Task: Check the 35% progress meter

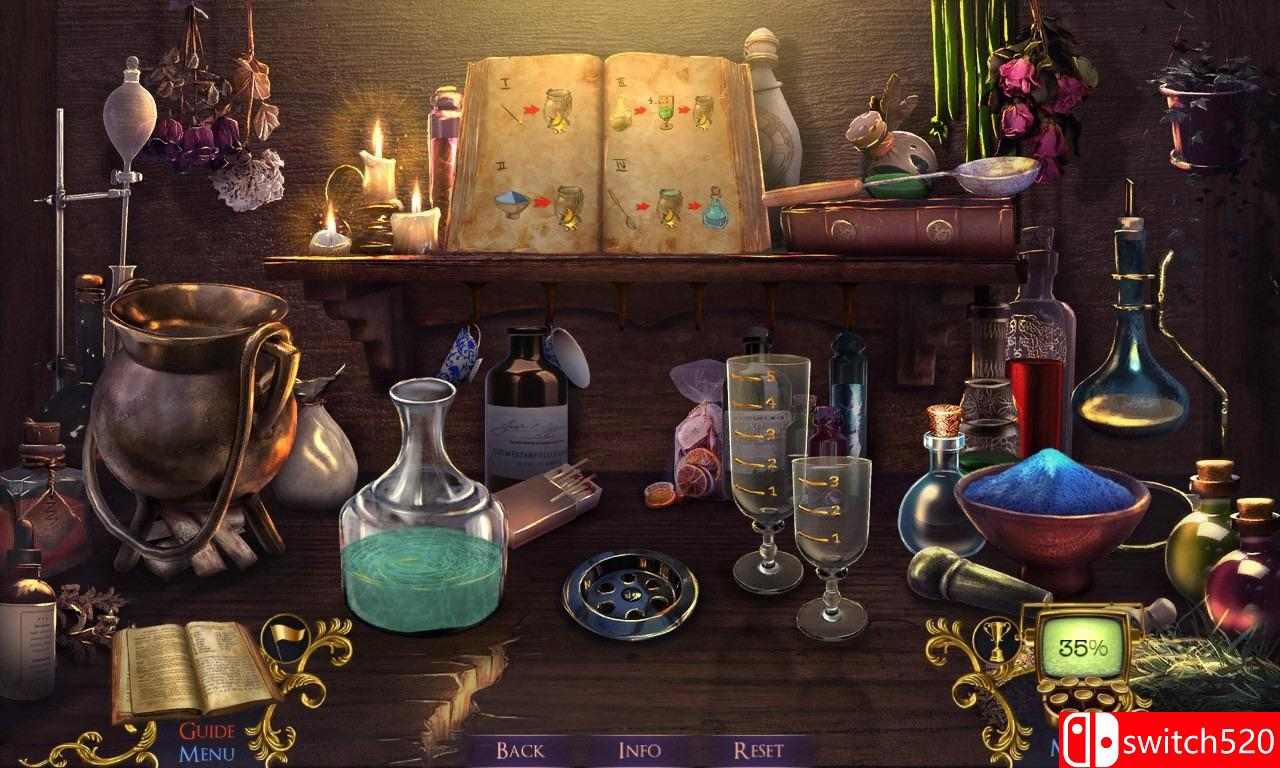Action: tap(1078, 645)
